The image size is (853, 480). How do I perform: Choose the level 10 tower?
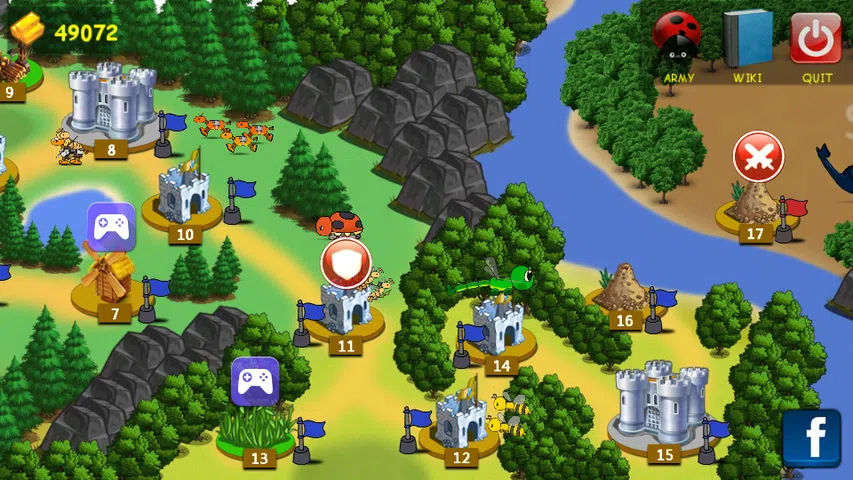pos(181,193)
